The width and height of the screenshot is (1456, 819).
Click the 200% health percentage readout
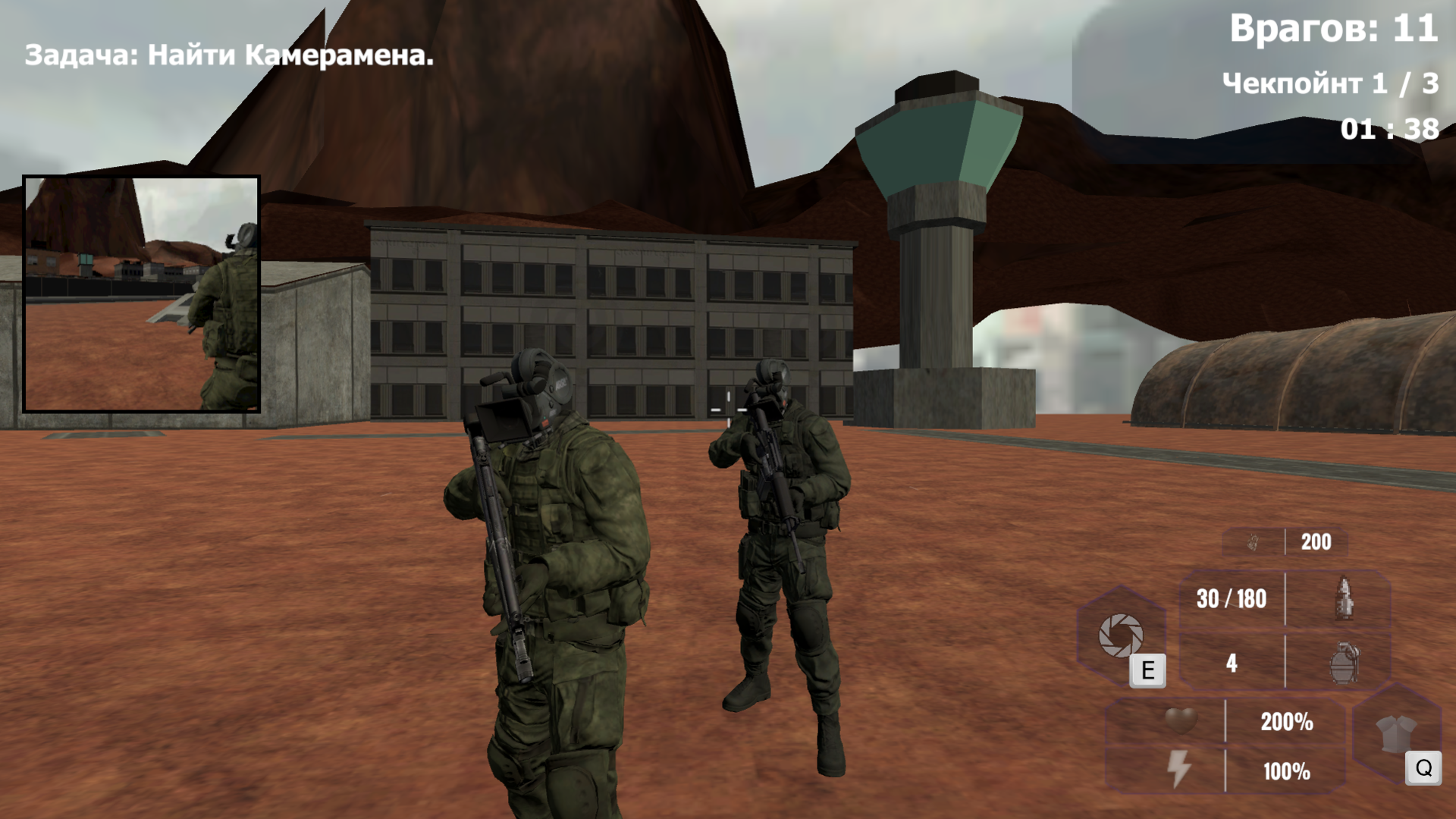[1287, 723]
